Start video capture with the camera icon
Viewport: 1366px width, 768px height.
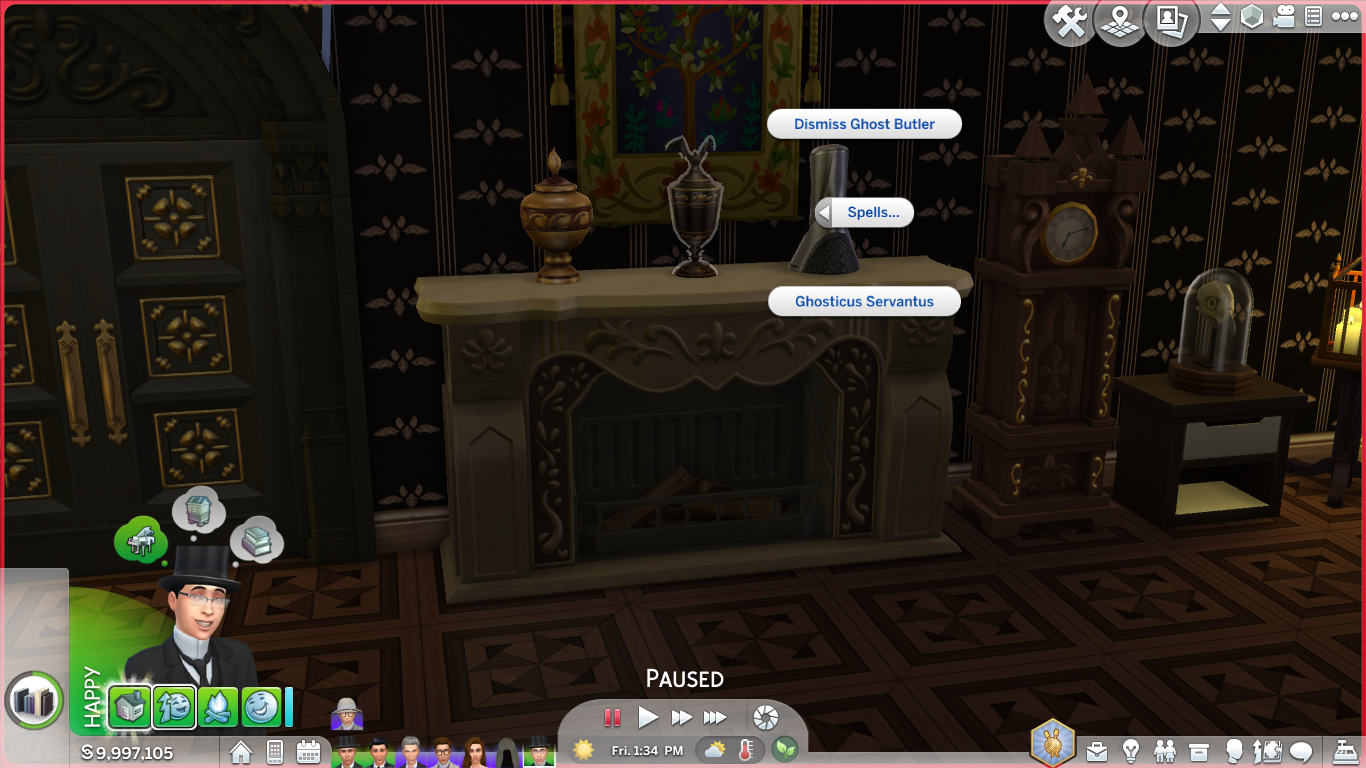(1283, 17)
